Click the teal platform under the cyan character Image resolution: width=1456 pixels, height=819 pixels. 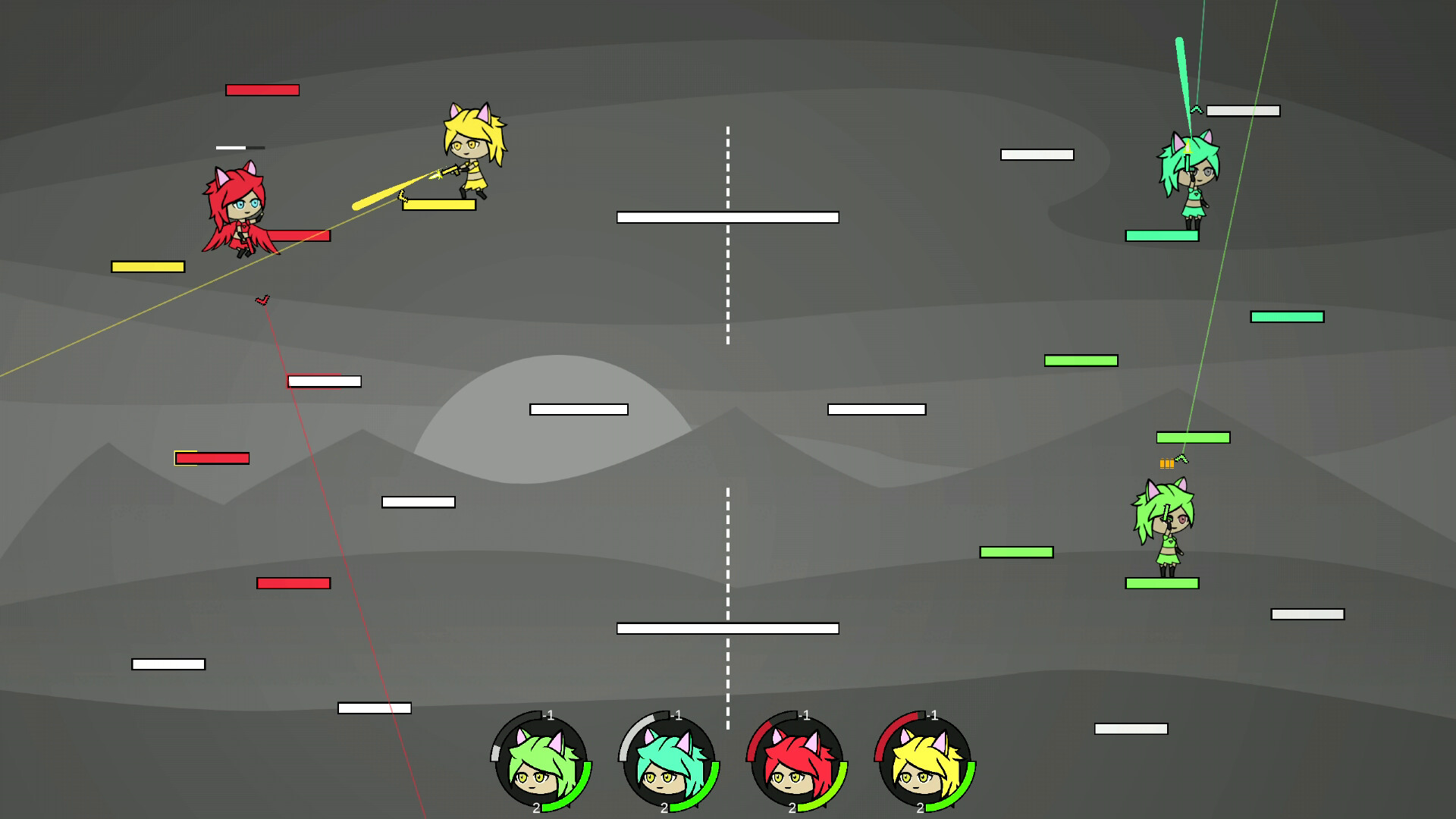pos(1160,235)
